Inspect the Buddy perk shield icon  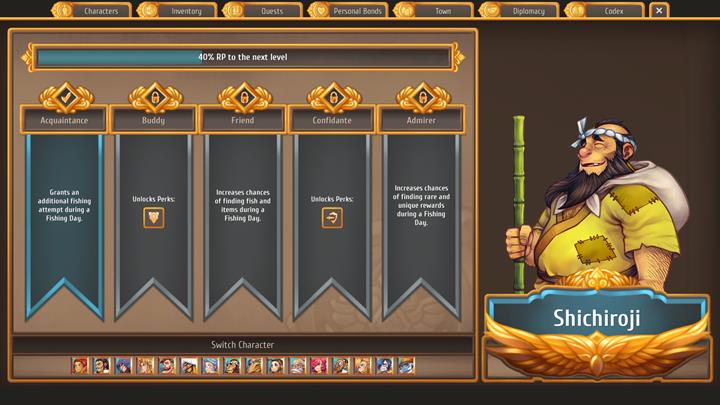click(x=153, y=217)
